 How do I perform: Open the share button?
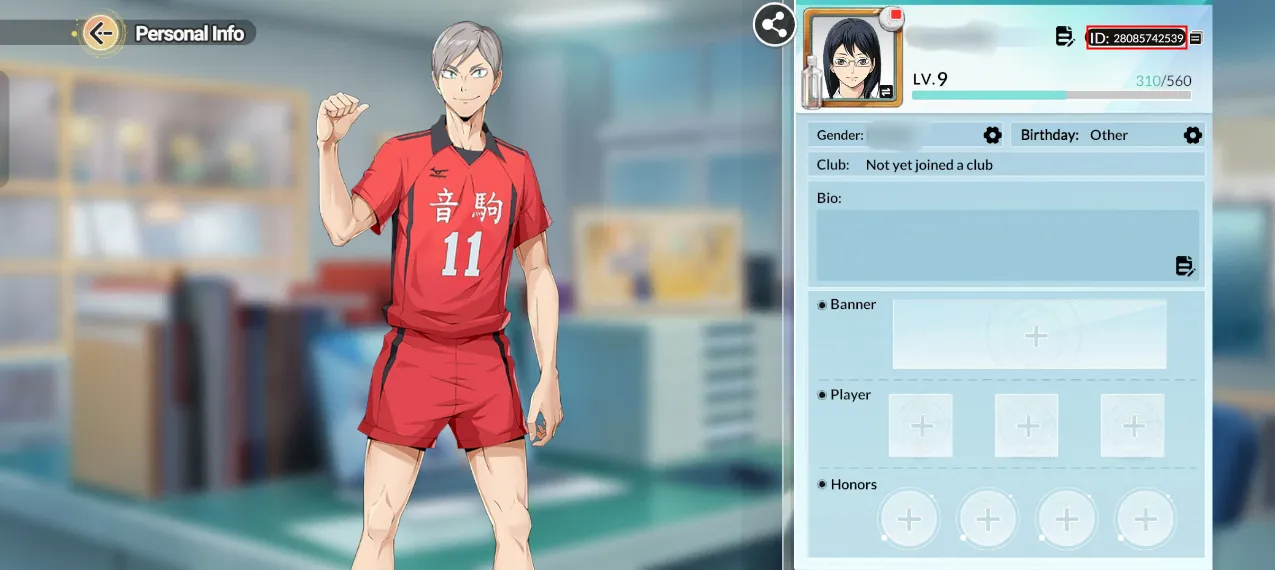click(x=774, y=25)
